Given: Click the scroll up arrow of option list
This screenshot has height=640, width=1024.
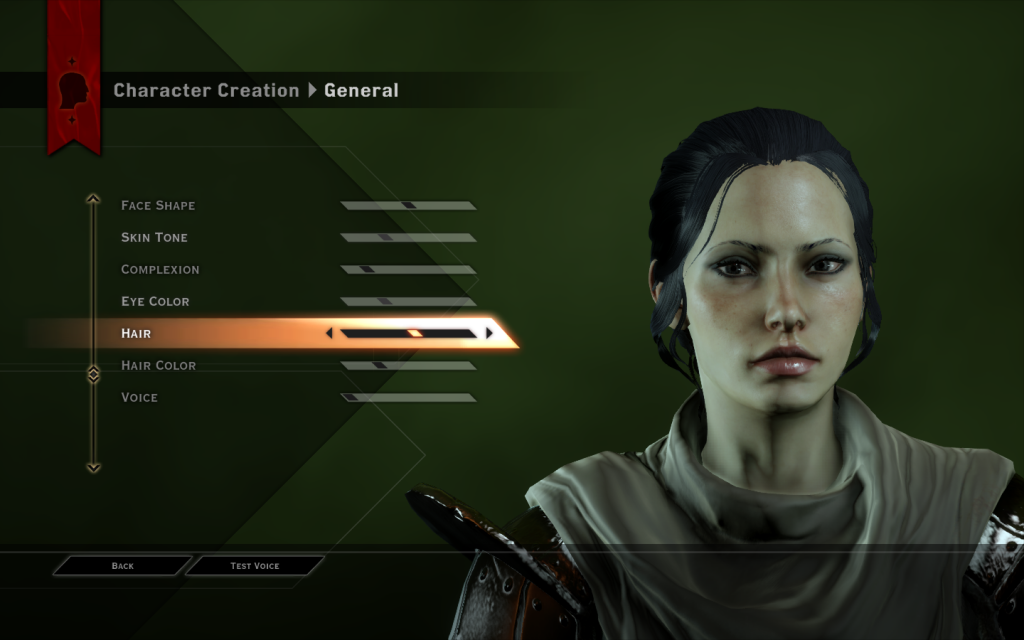Looking at the screenshot, I should tap(93, 199).
